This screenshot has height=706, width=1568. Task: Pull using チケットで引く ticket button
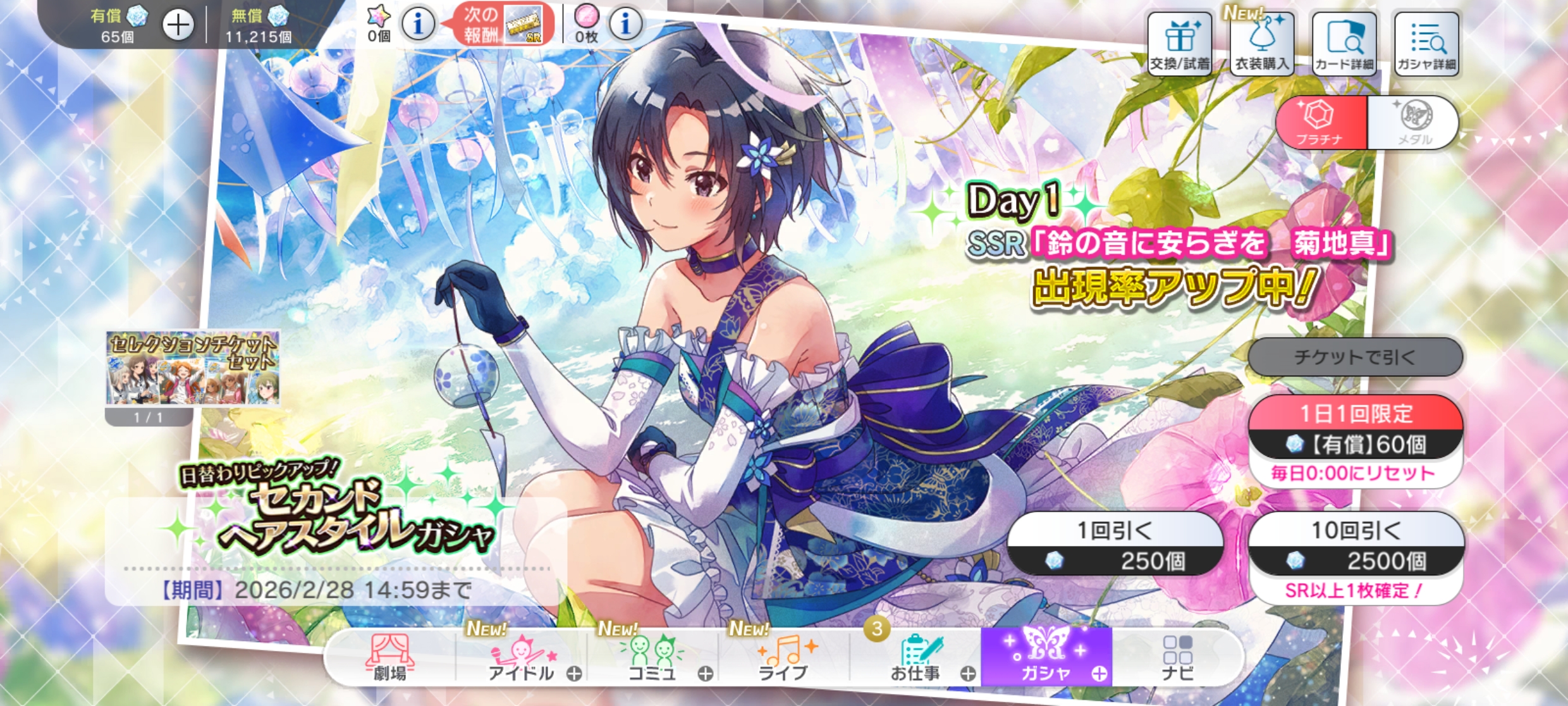1355,357
